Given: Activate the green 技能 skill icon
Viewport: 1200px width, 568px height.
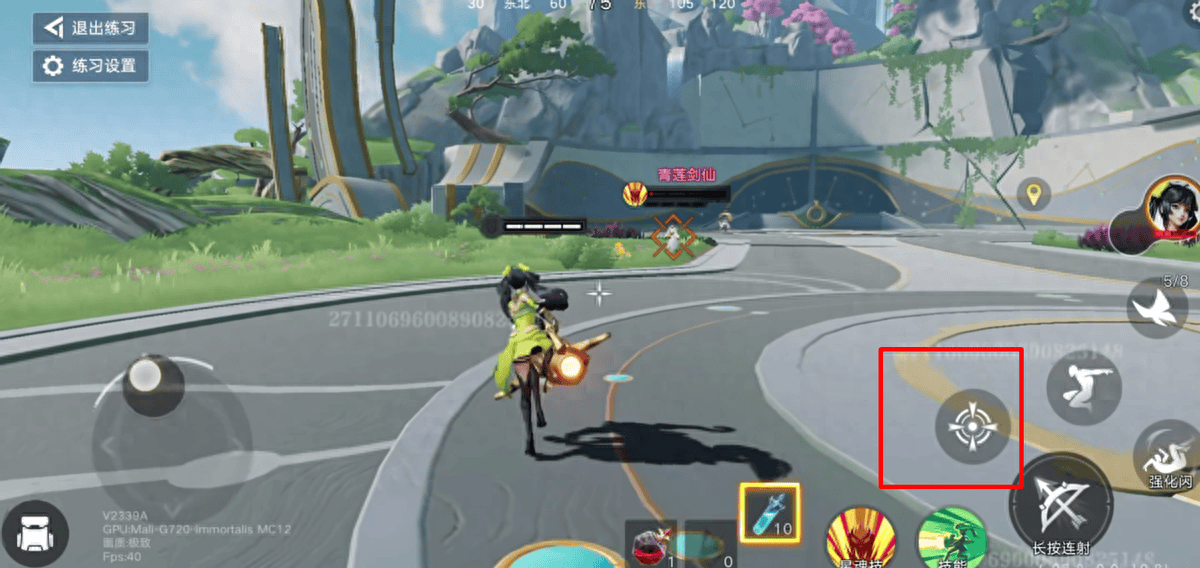Looking at the screenshot, I should click(952, 540).
